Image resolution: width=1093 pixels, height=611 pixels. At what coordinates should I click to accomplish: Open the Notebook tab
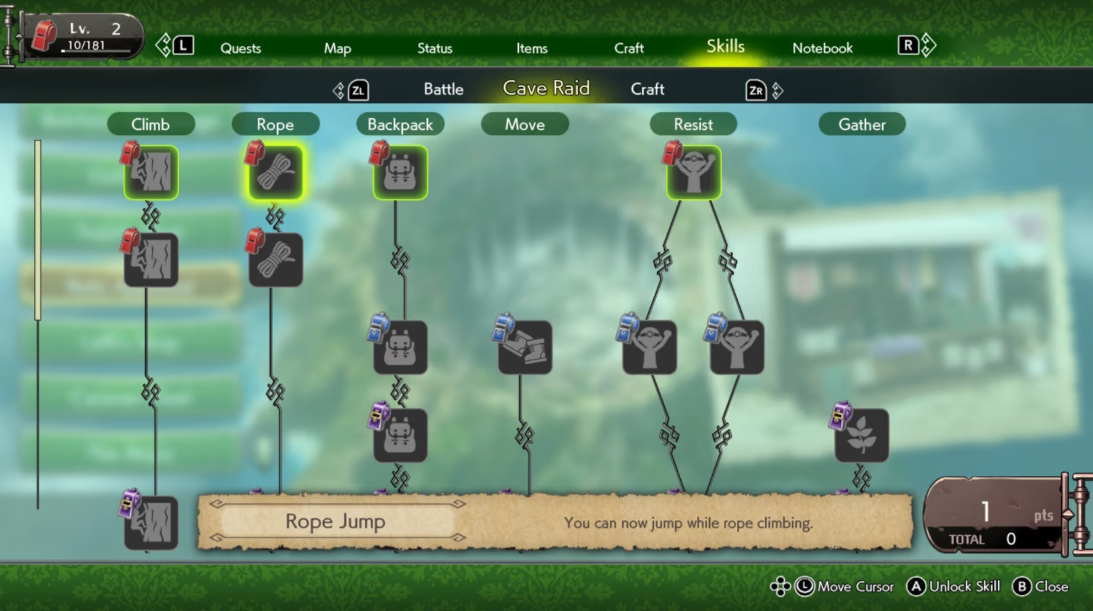822,48
